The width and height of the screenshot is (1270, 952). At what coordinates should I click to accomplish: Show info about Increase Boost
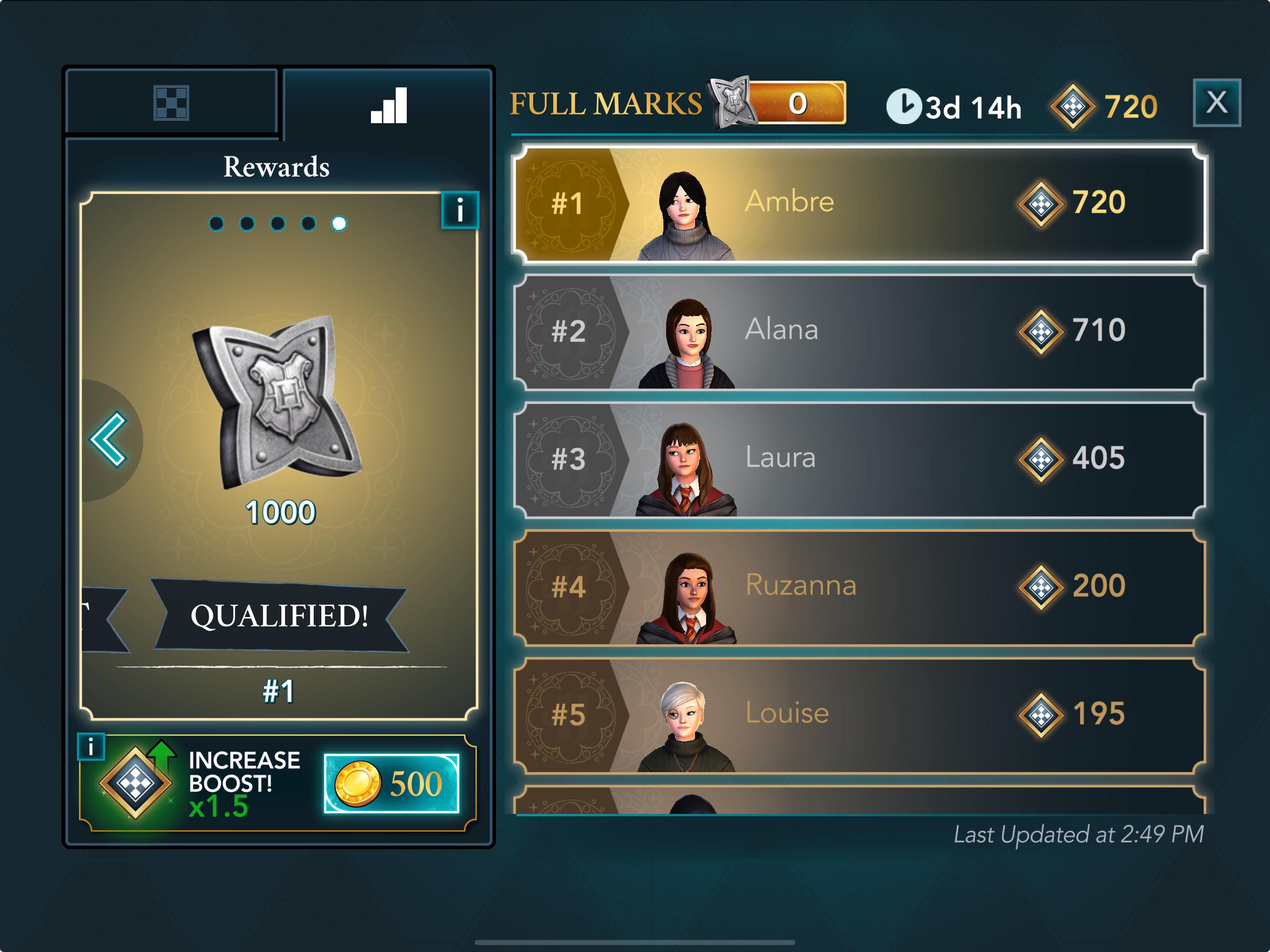tap(91, 747)
